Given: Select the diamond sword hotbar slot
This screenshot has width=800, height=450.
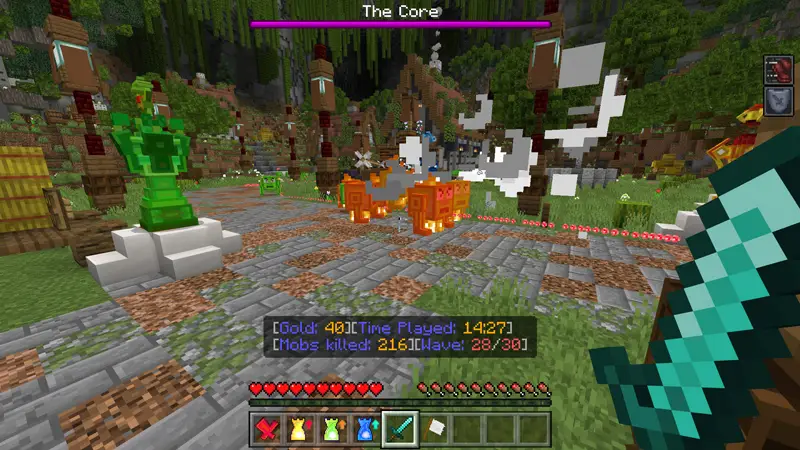Looking at the screenshot, I should click(x=400, y=428).
